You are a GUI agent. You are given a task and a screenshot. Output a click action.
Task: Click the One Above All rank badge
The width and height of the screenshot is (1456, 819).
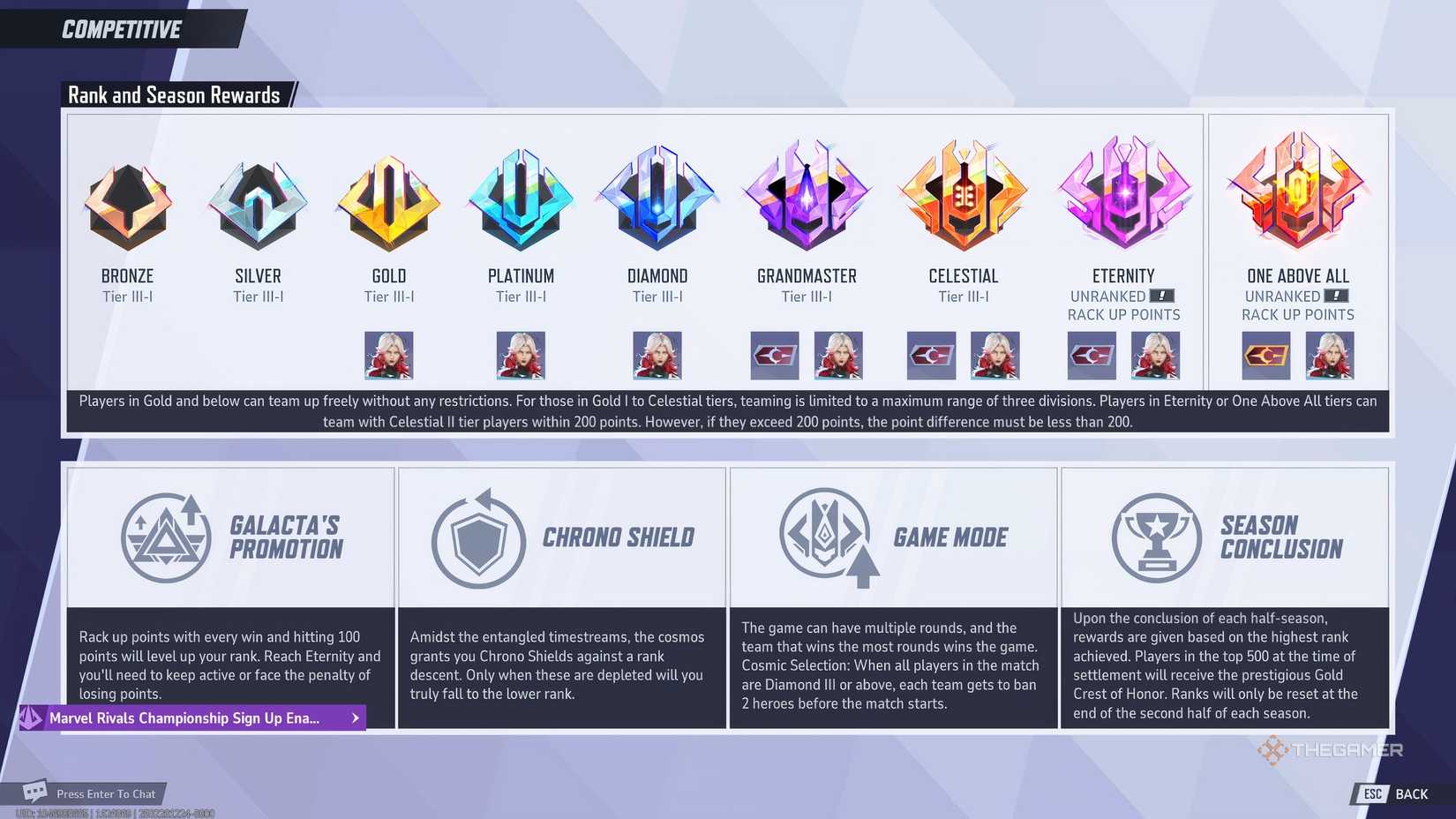click(1296, 194)
